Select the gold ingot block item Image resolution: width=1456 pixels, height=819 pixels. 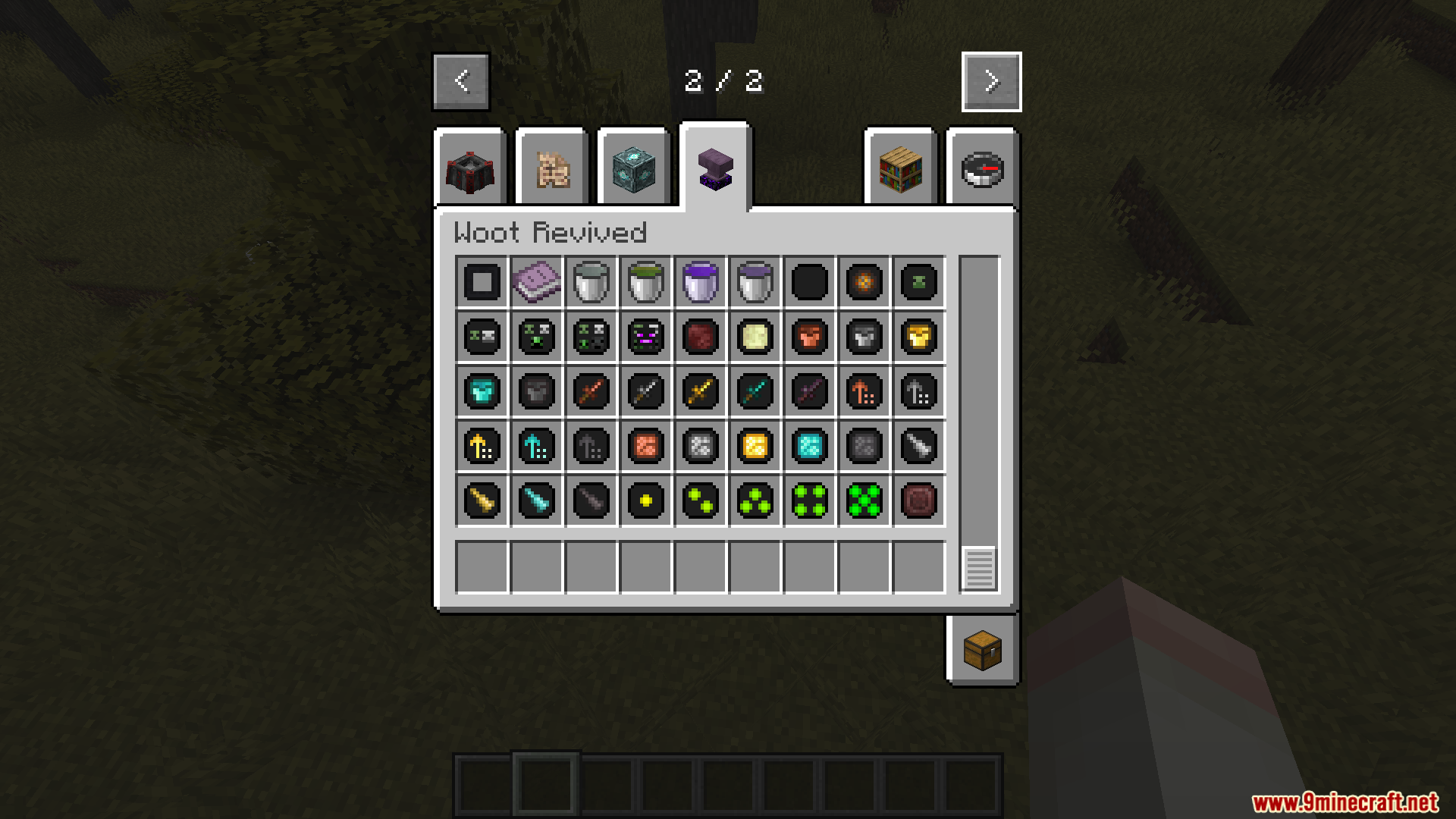755,447
